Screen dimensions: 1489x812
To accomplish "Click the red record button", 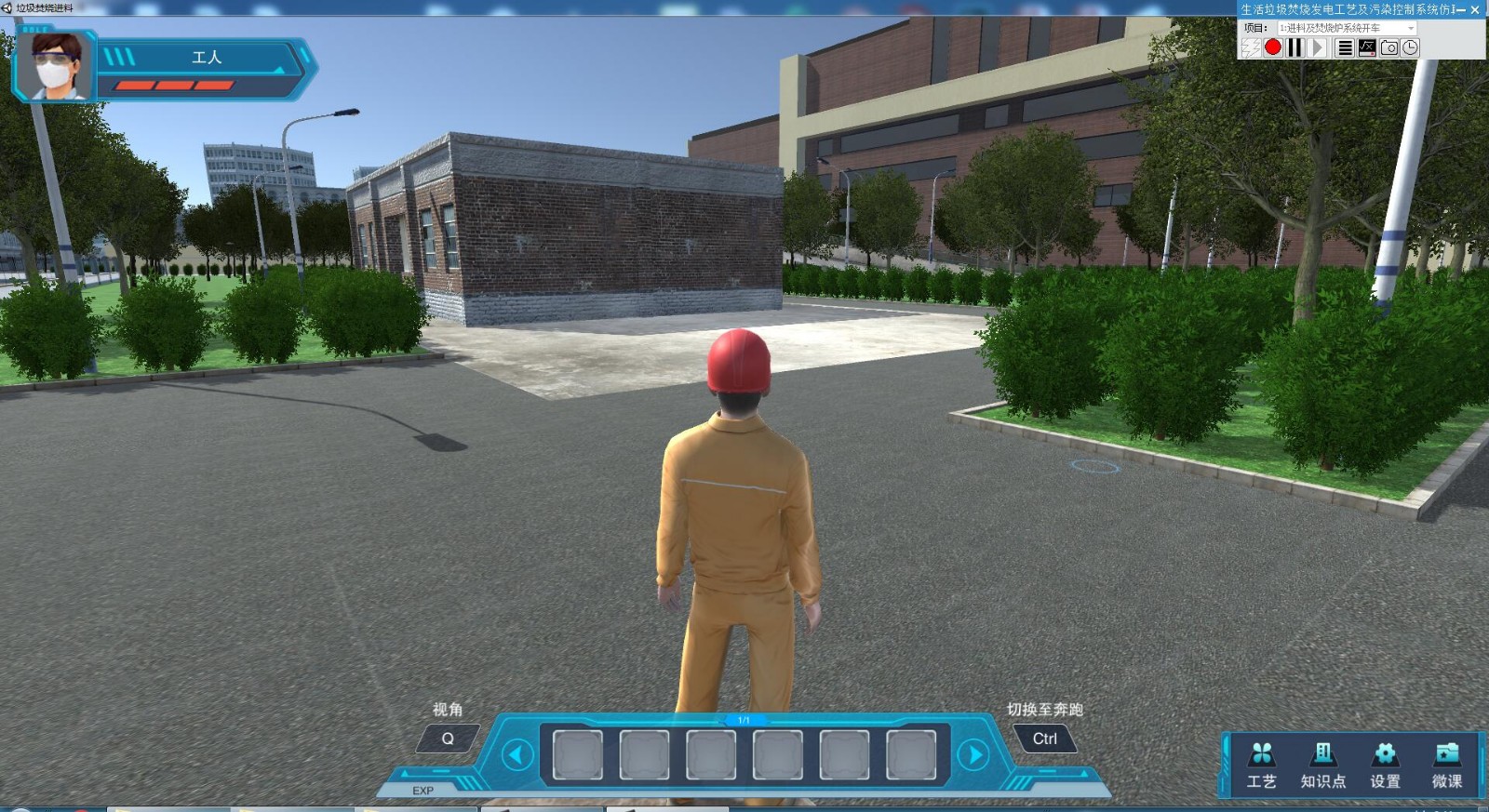I will pyautogui.click(x=1273, y=47).
